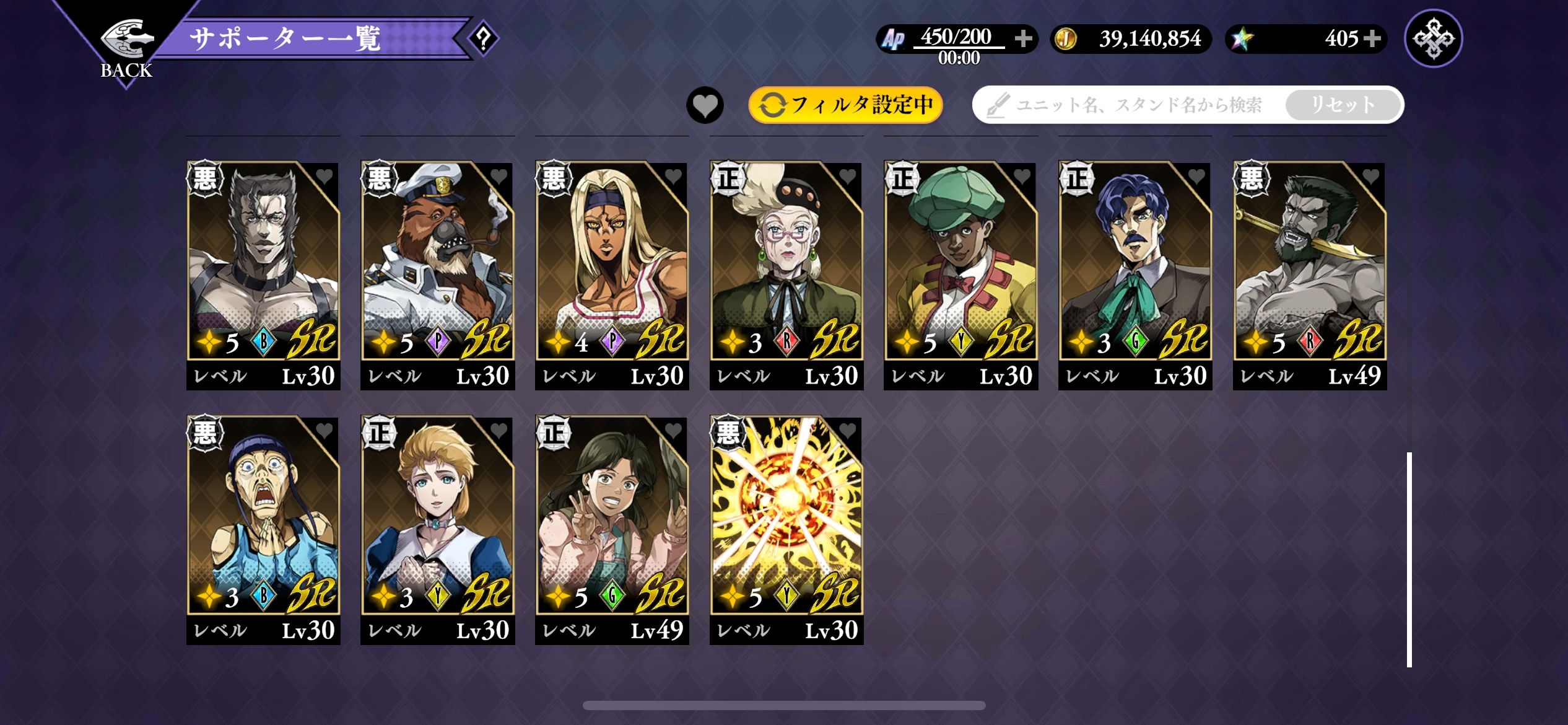Buy more rainbow star gems
Viewport: 1568px width, 725px height.
pyautogui.click(x=1372, y=38)
